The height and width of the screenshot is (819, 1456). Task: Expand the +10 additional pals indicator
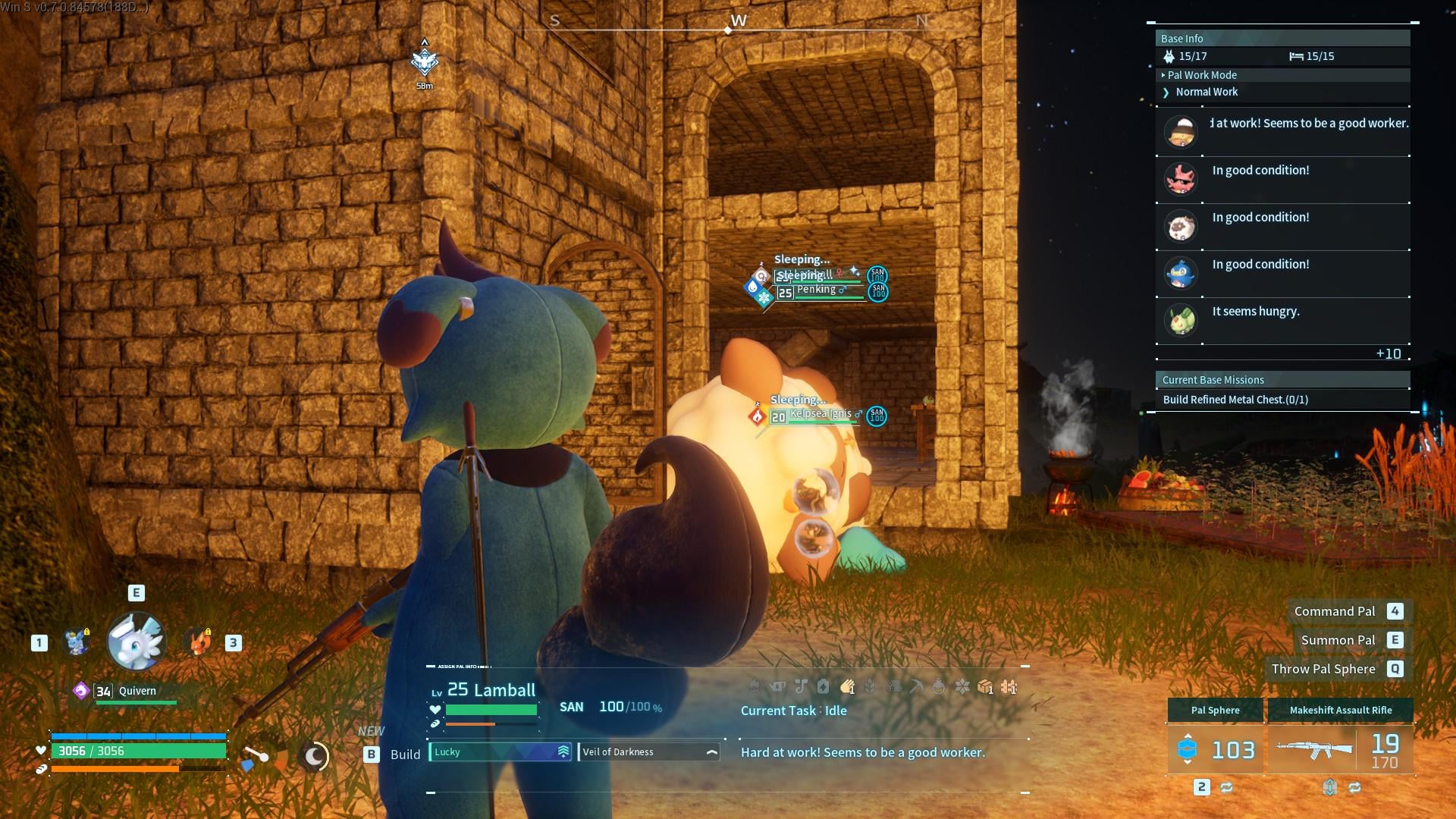click(x=1388, y=354)
